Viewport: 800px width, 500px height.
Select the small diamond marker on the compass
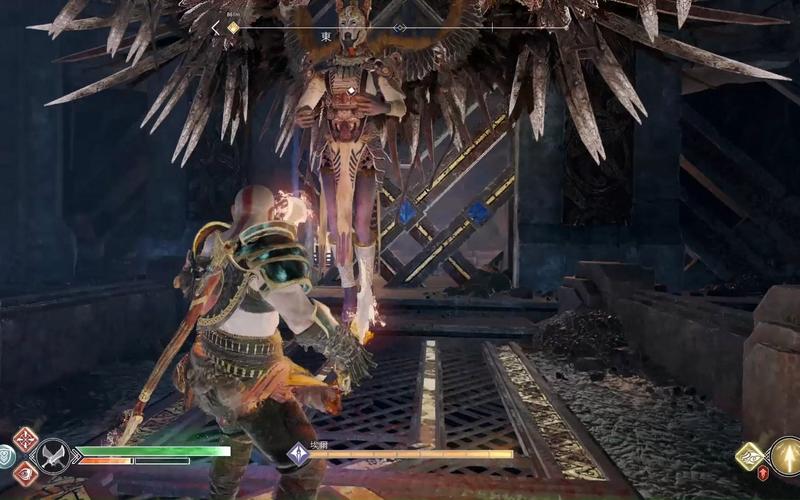[400, 28]
